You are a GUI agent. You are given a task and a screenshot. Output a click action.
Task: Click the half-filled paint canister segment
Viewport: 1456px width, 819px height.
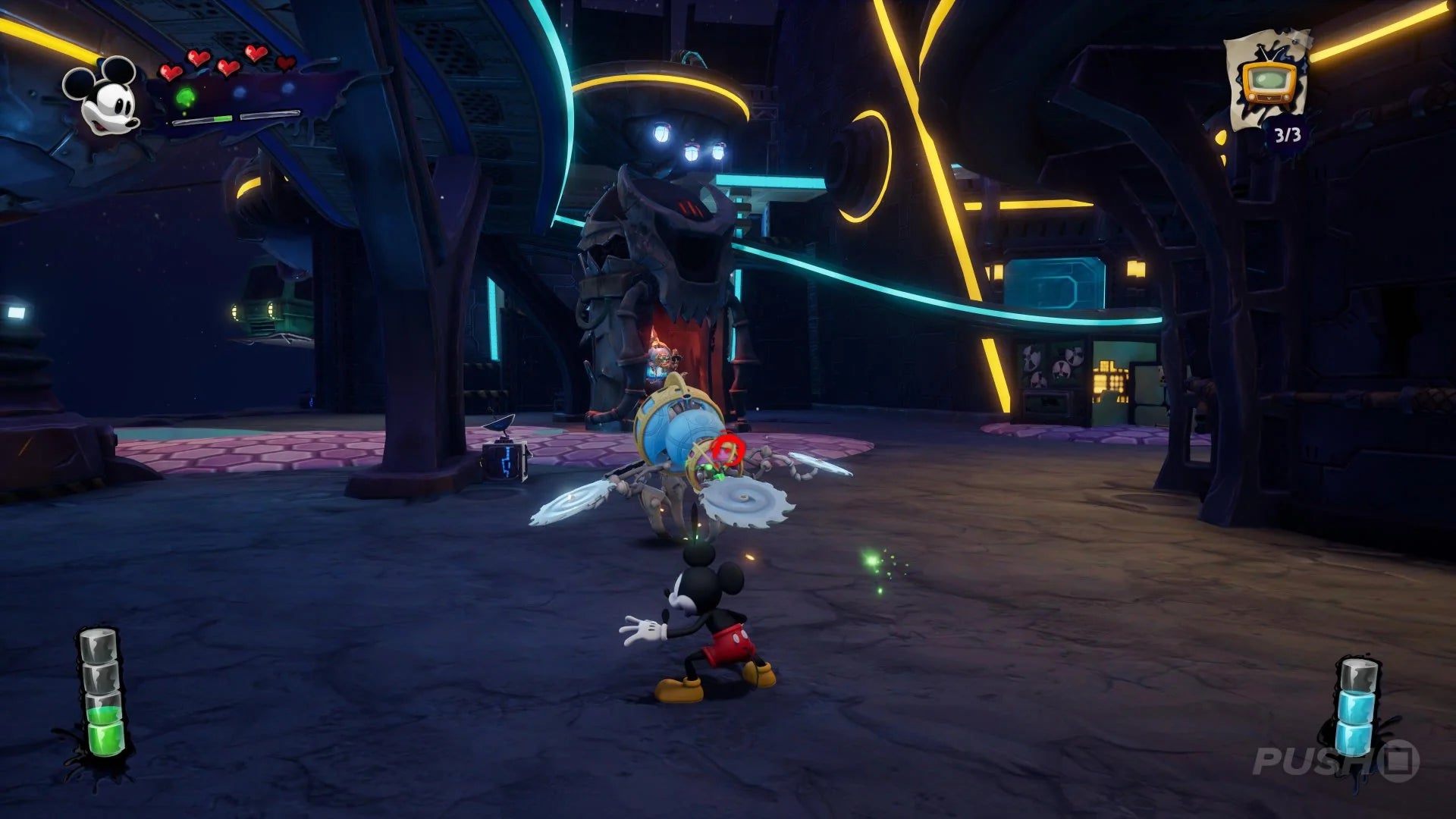[x=103, y=709]
